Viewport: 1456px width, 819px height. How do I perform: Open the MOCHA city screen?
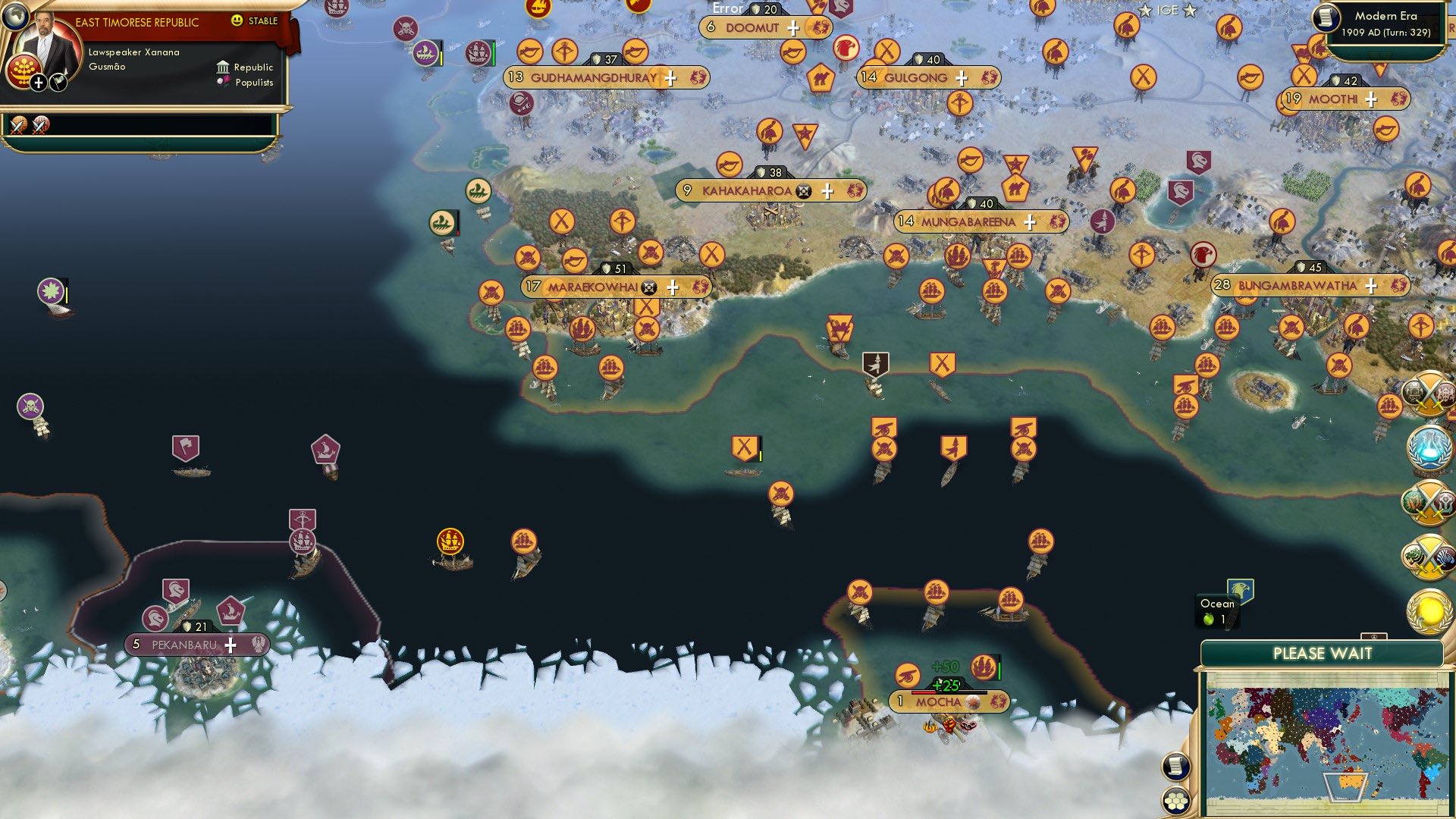pos(940,703)
